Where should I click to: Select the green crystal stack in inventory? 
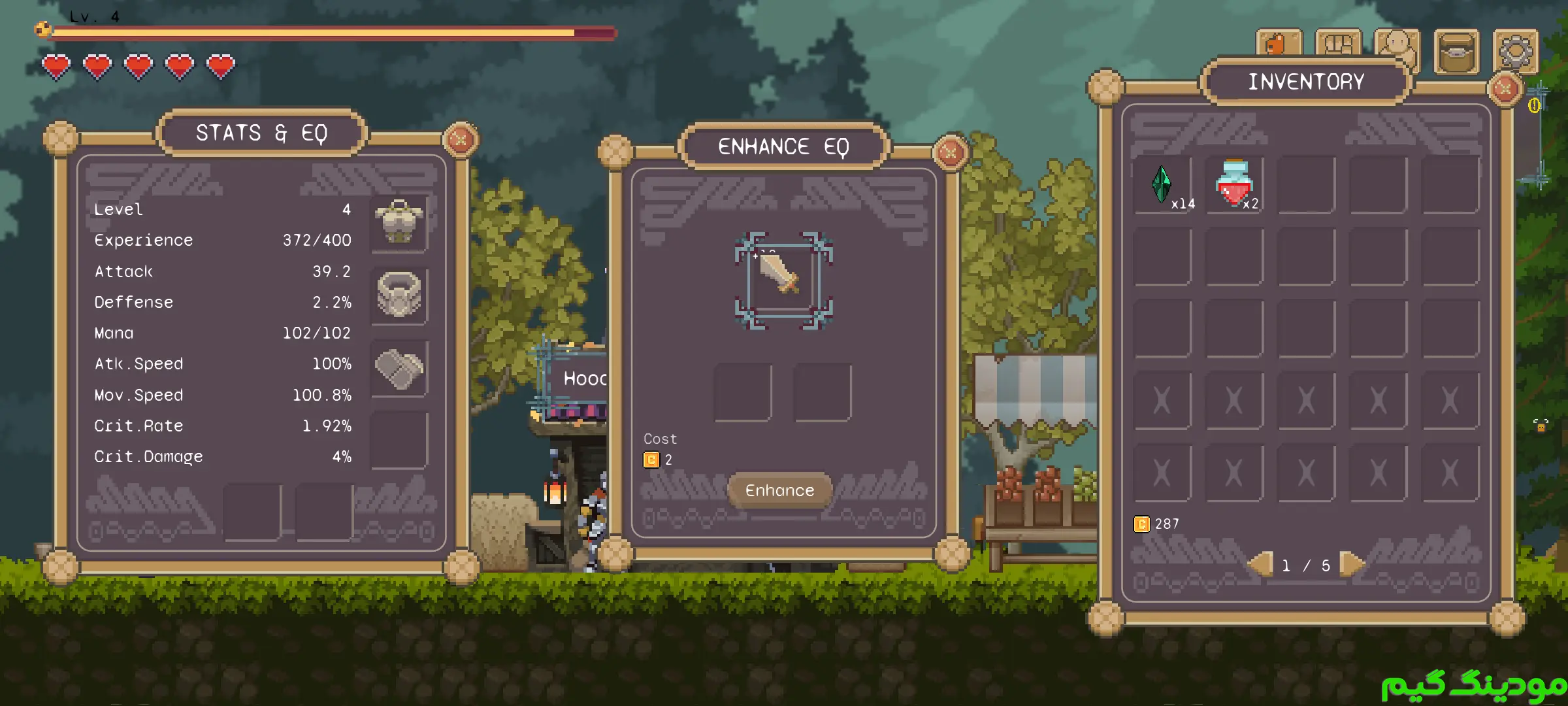click(x=1162, y=185)
